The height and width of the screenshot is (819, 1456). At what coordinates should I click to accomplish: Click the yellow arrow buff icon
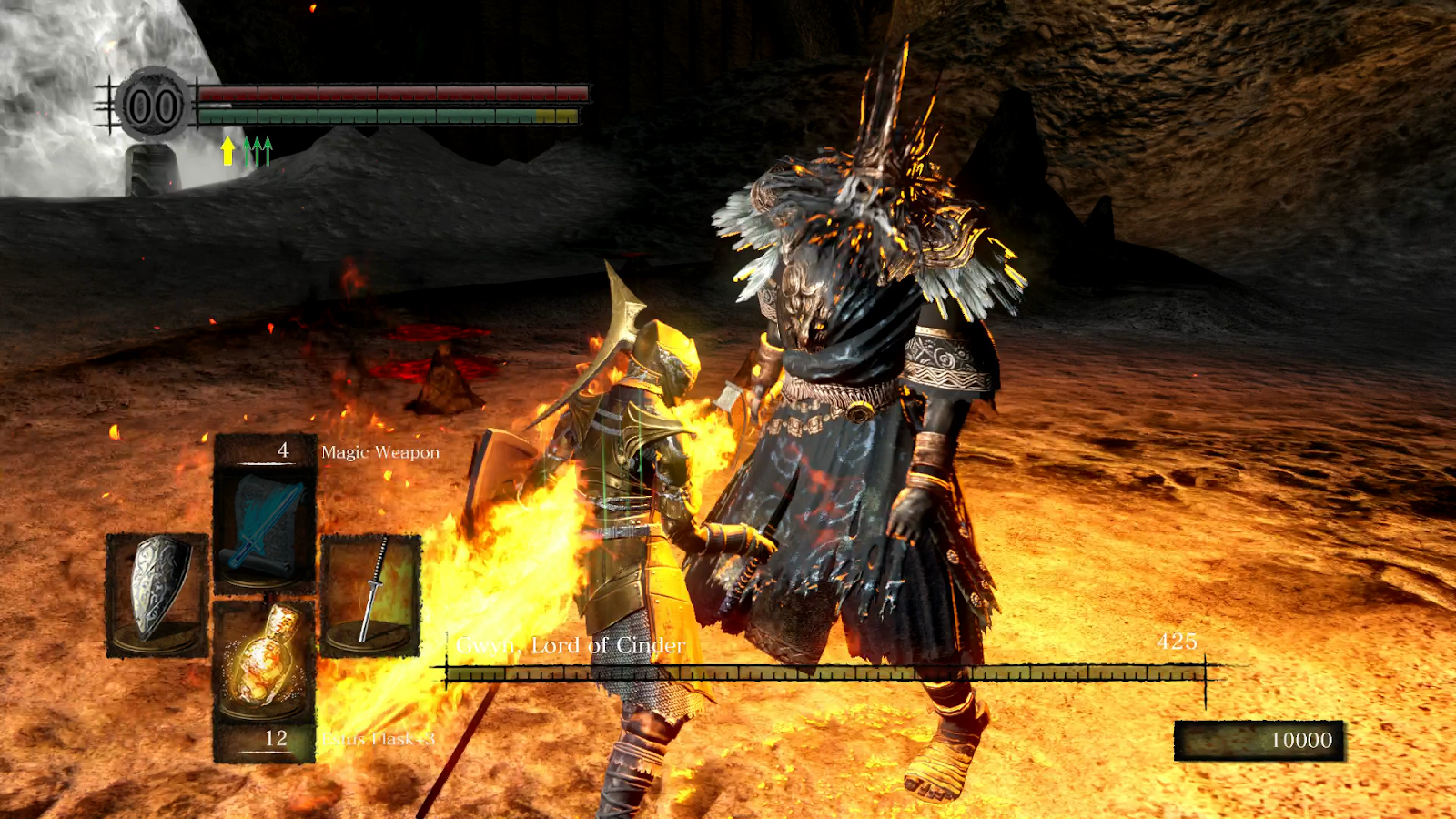[227, 151]
